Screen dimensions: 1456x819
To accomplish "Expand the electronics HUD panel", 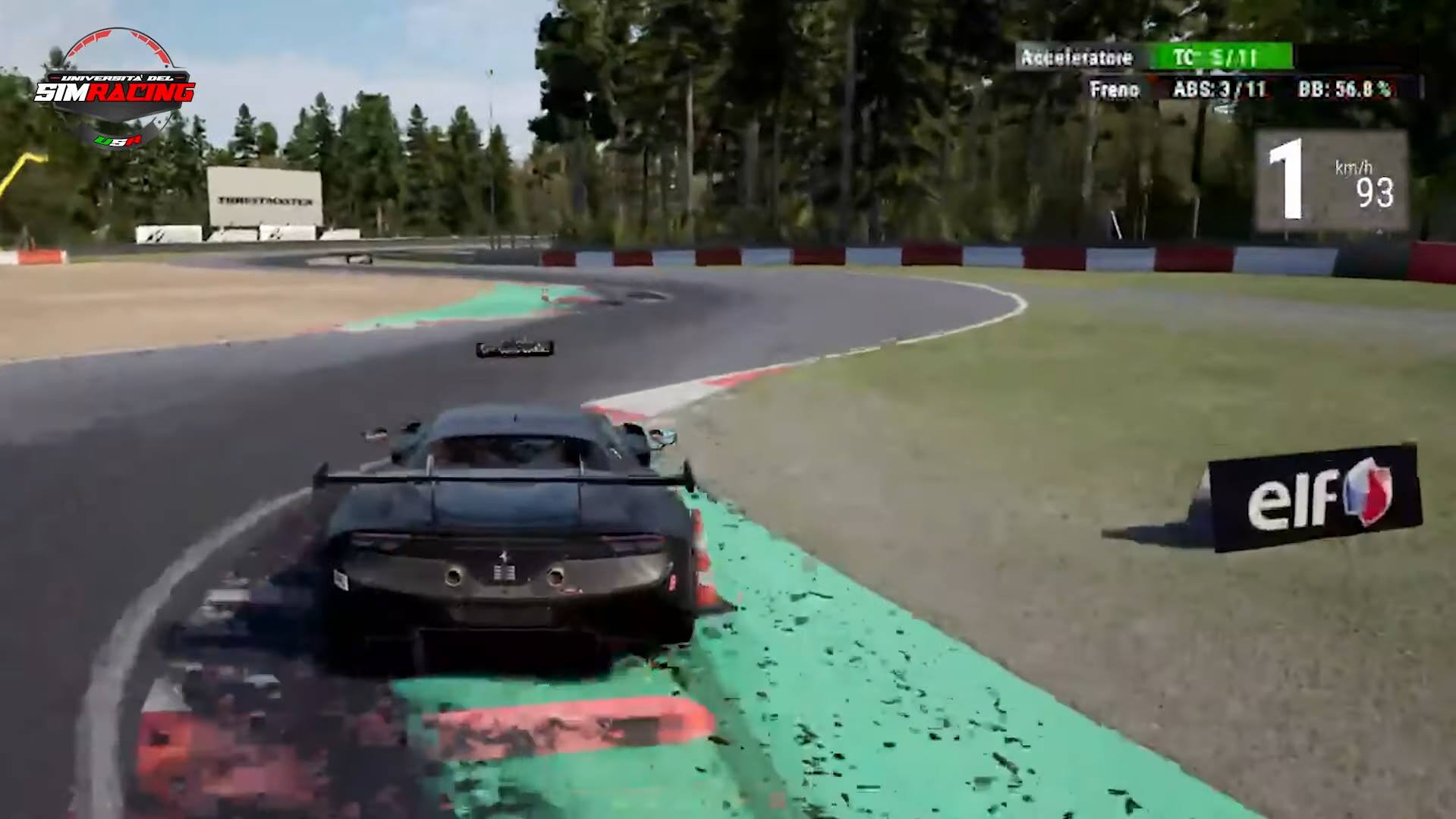I will 1229,73.
